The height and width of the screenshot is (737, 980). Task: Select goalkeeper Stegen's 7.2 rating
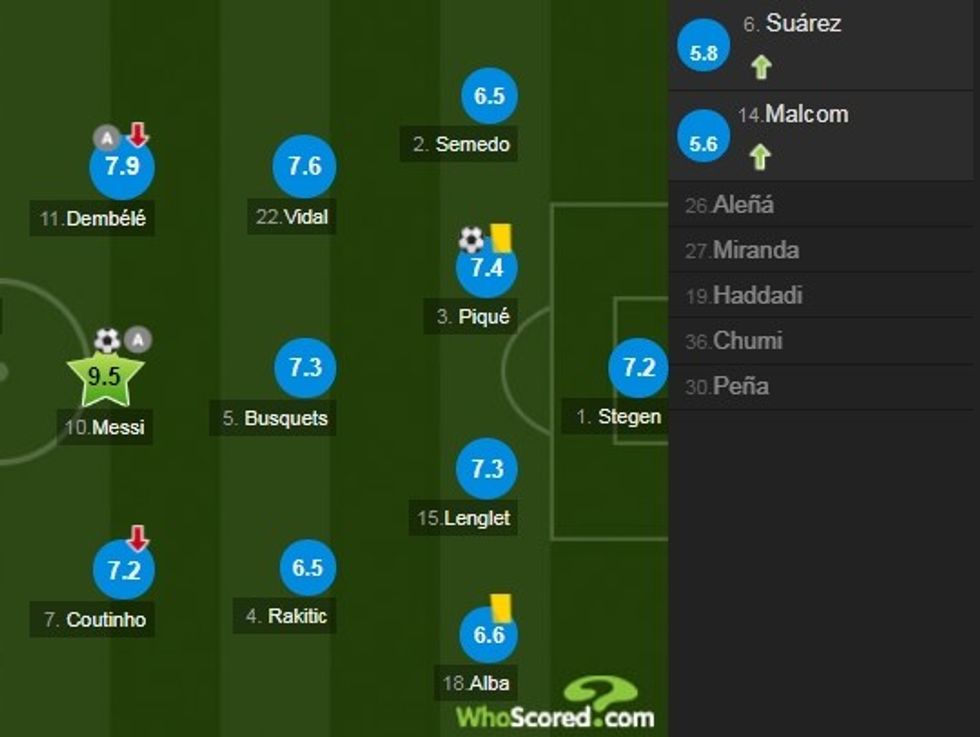(638, 368)
